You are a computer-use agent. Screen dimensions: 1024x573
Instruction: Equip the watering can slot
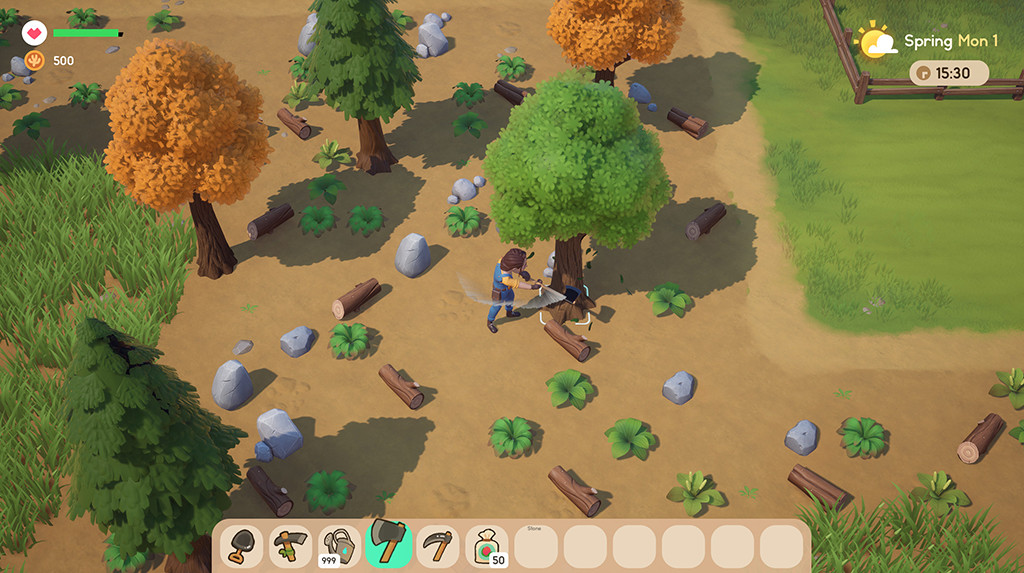pyautogui.click(x=339, y=546)
